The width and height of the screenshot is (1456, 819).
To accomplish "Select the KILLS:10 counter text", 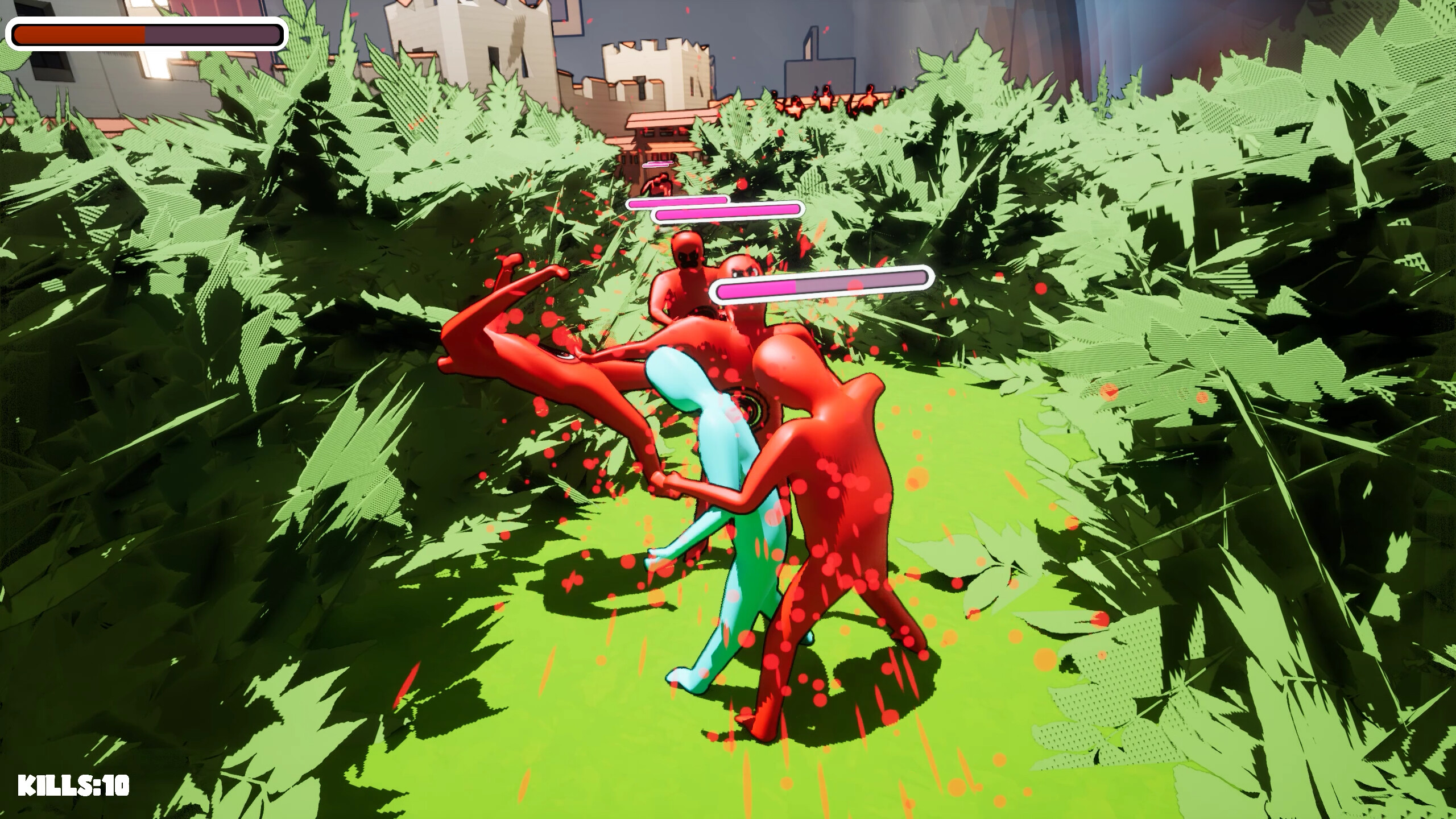I will pos(74,784).
